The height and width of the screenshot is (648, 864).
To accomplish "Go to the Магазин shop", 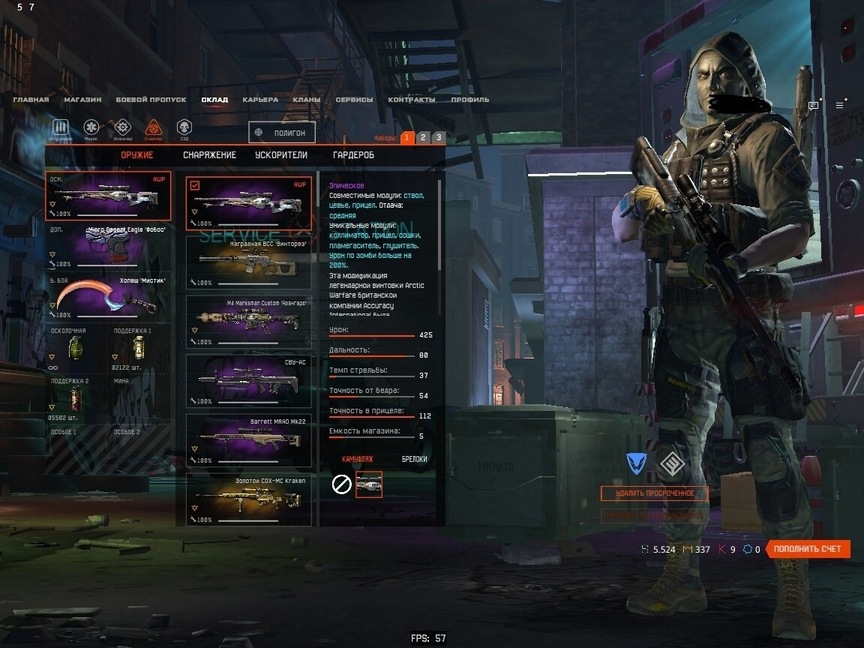I will coord(82,100).
